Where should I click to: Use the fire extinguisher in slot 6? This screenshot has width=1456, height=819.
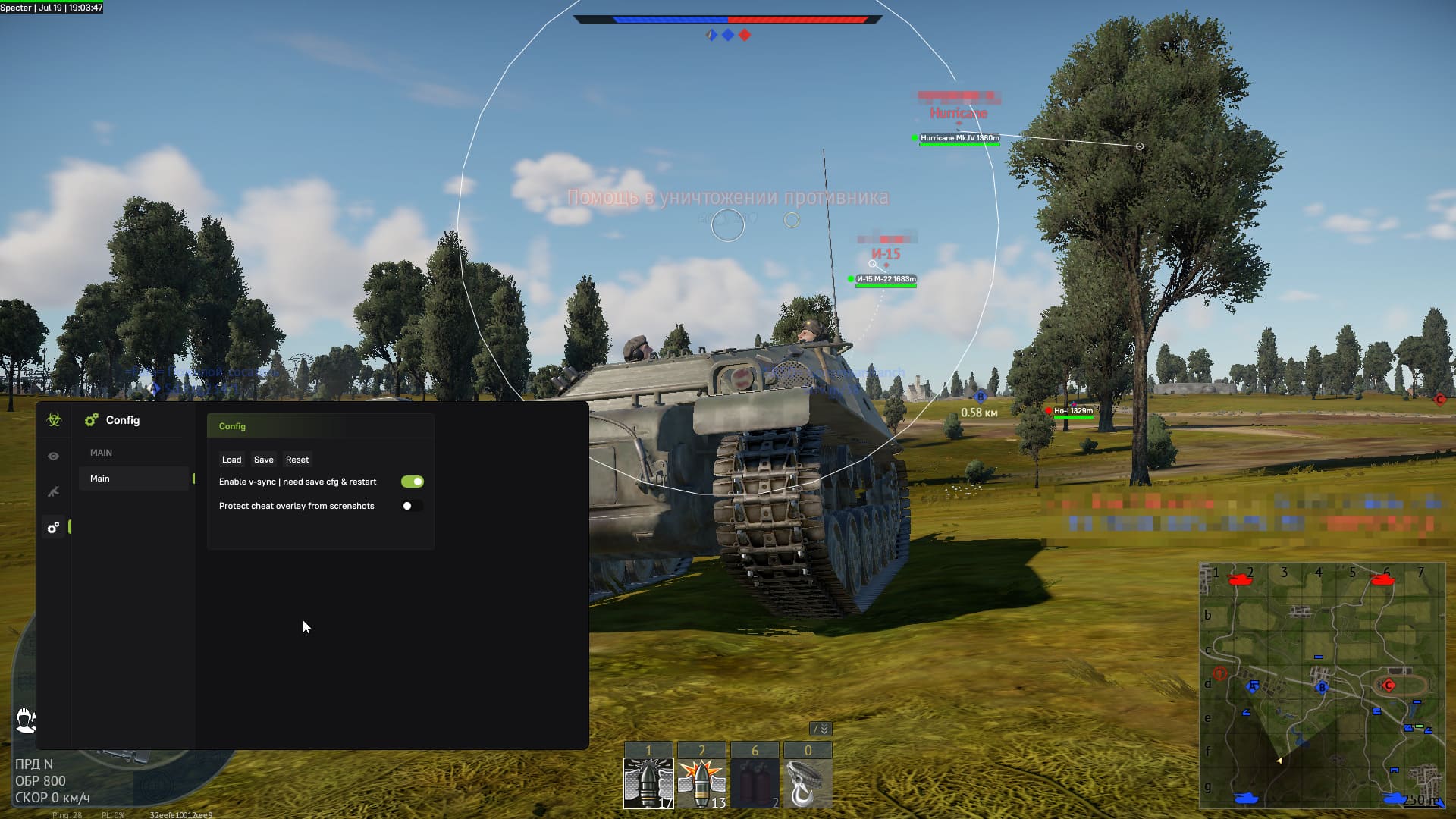(755, 783)
